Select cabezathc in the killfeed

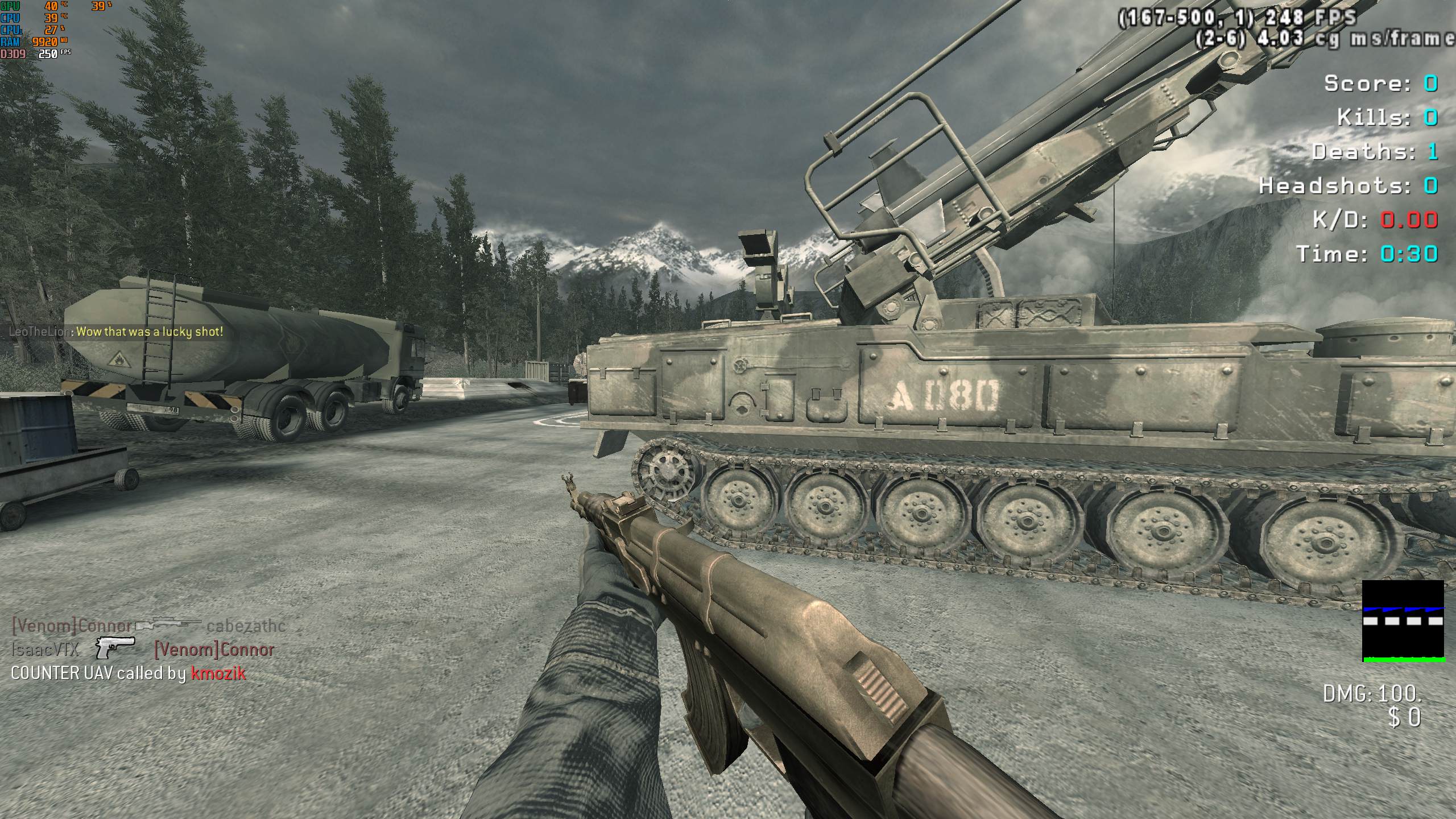pyautogui.click(x=246, y=626)
